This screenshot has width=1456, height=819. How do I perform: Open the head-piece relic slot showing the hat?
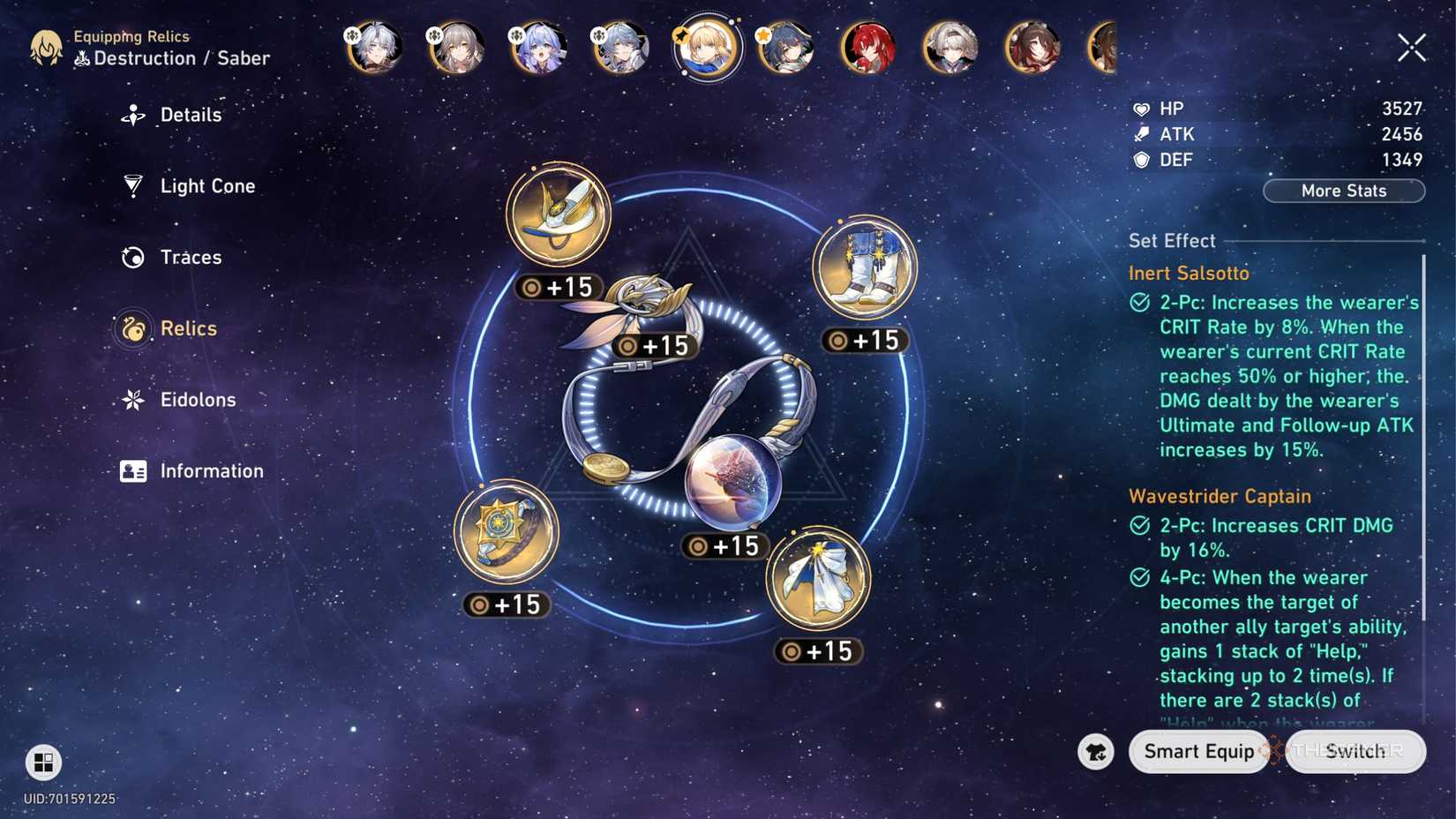coord(558,212)
